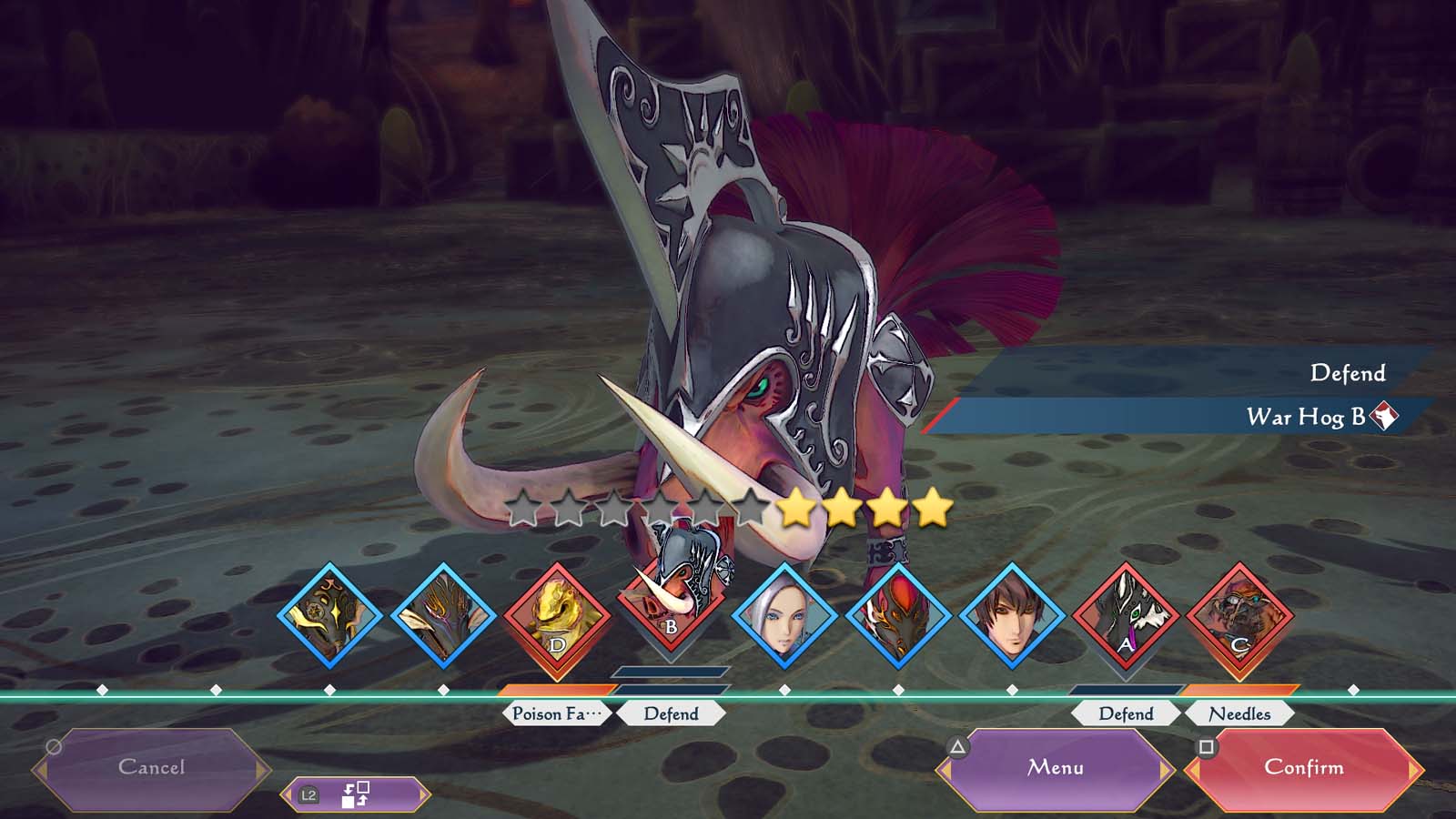
Task: Choose the red-masked ally's timeline portrait
Action: click(x=898, y=617)
